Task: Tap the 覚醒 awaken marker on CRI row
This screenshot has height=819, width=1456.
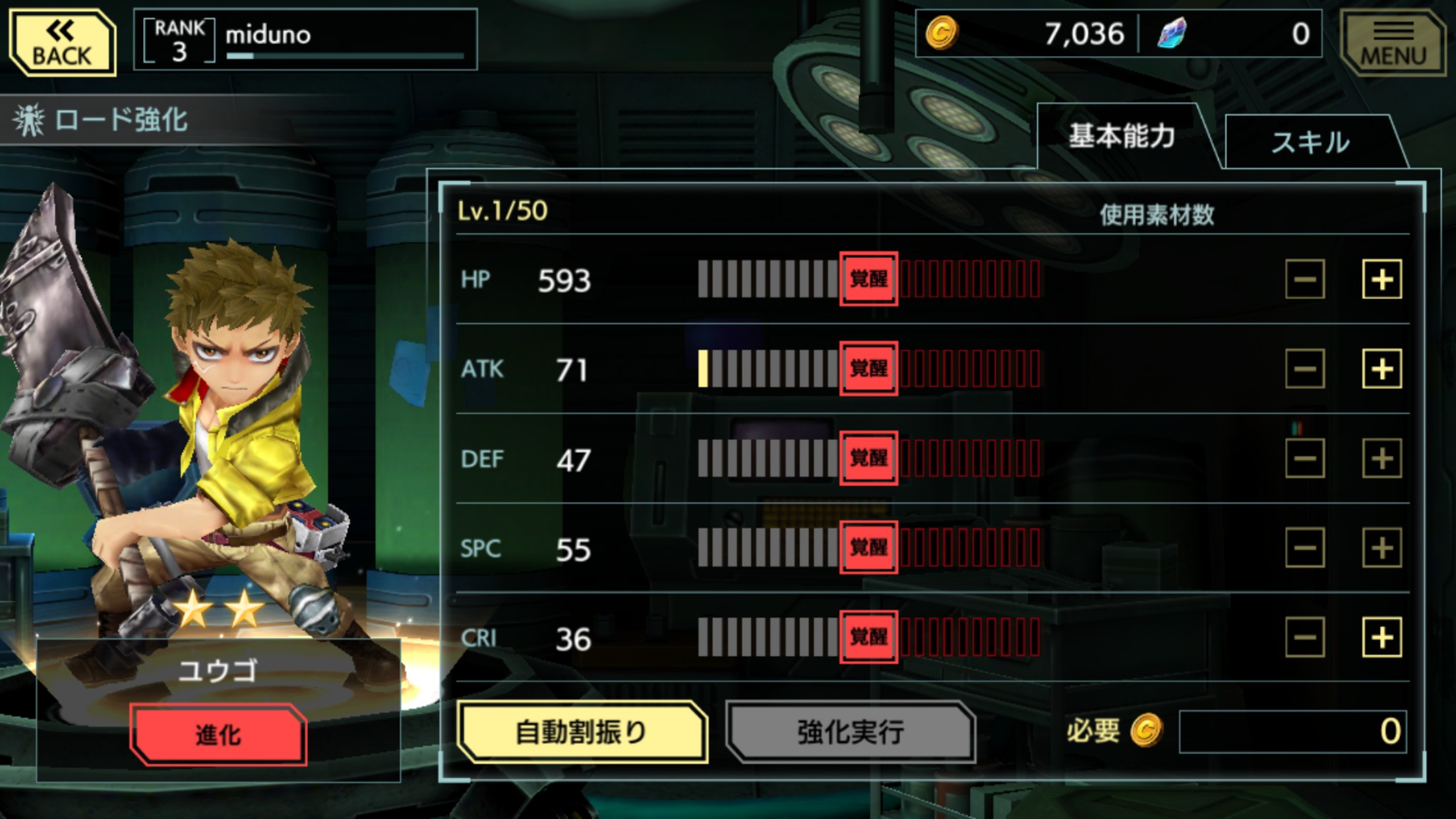Action: pyautogui.click(x=868, y=636)
